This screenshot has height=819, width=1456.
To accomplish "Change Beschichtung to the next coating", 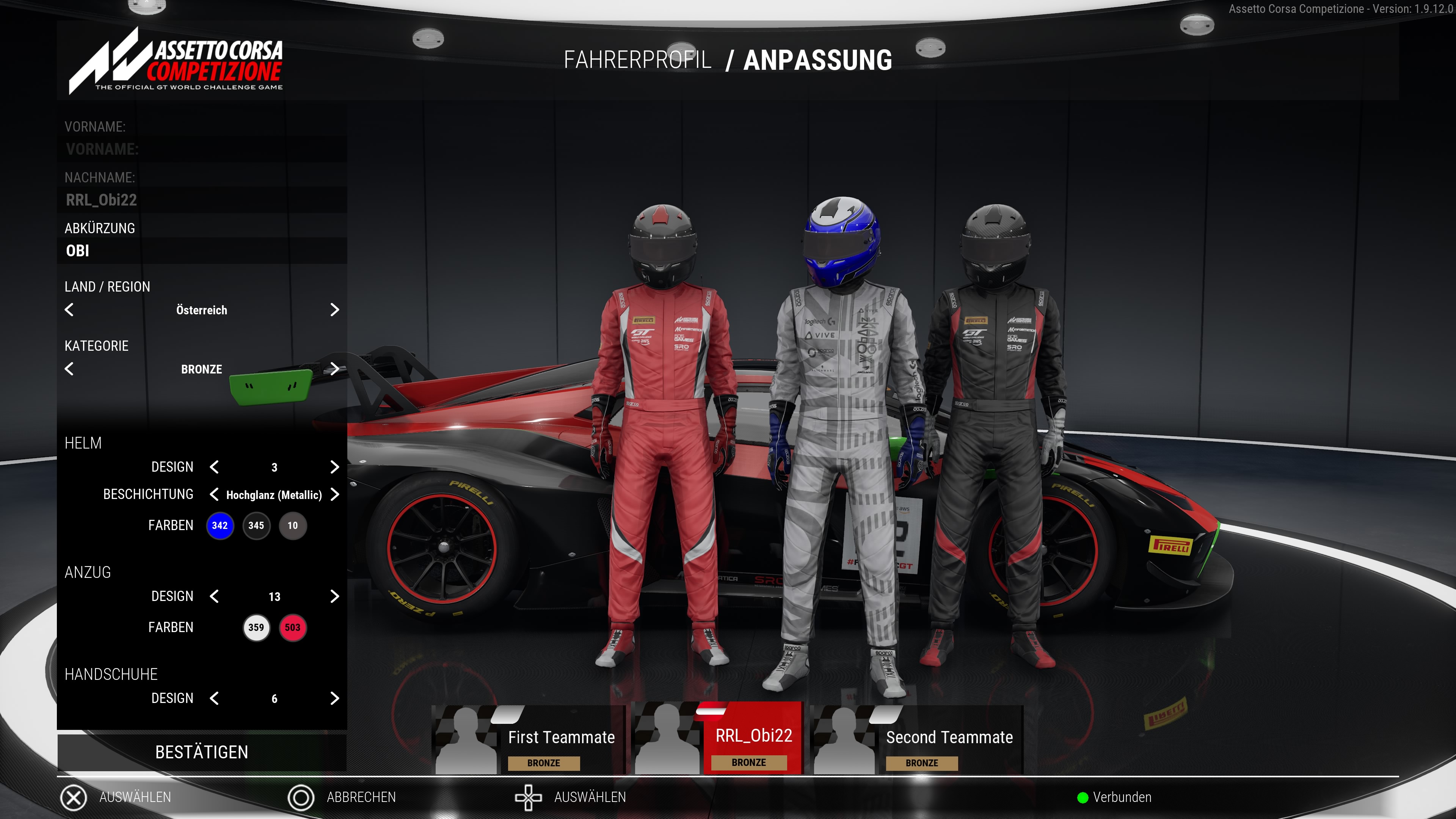I will [x=334, y=494].
